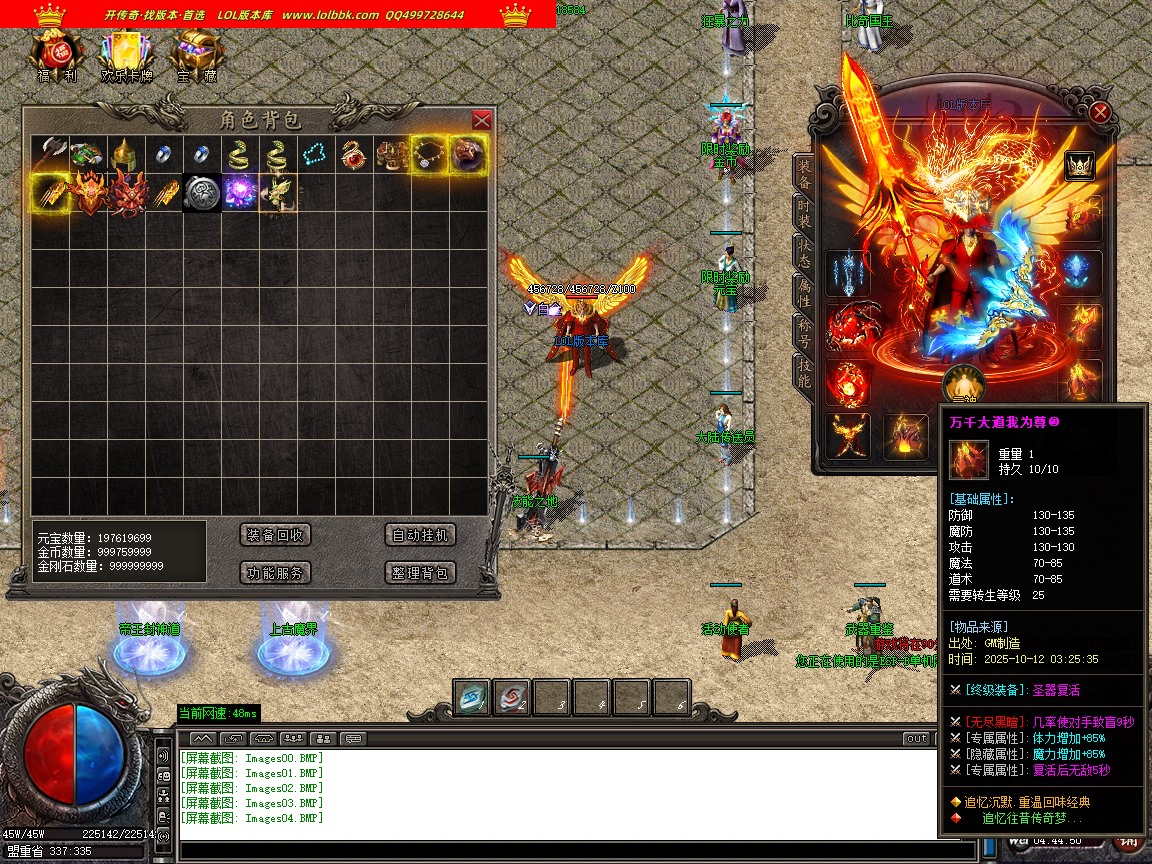This screenshot has height=864, width=1152.
Task: Open the 技能 skills tab
Action: point(804,372)
